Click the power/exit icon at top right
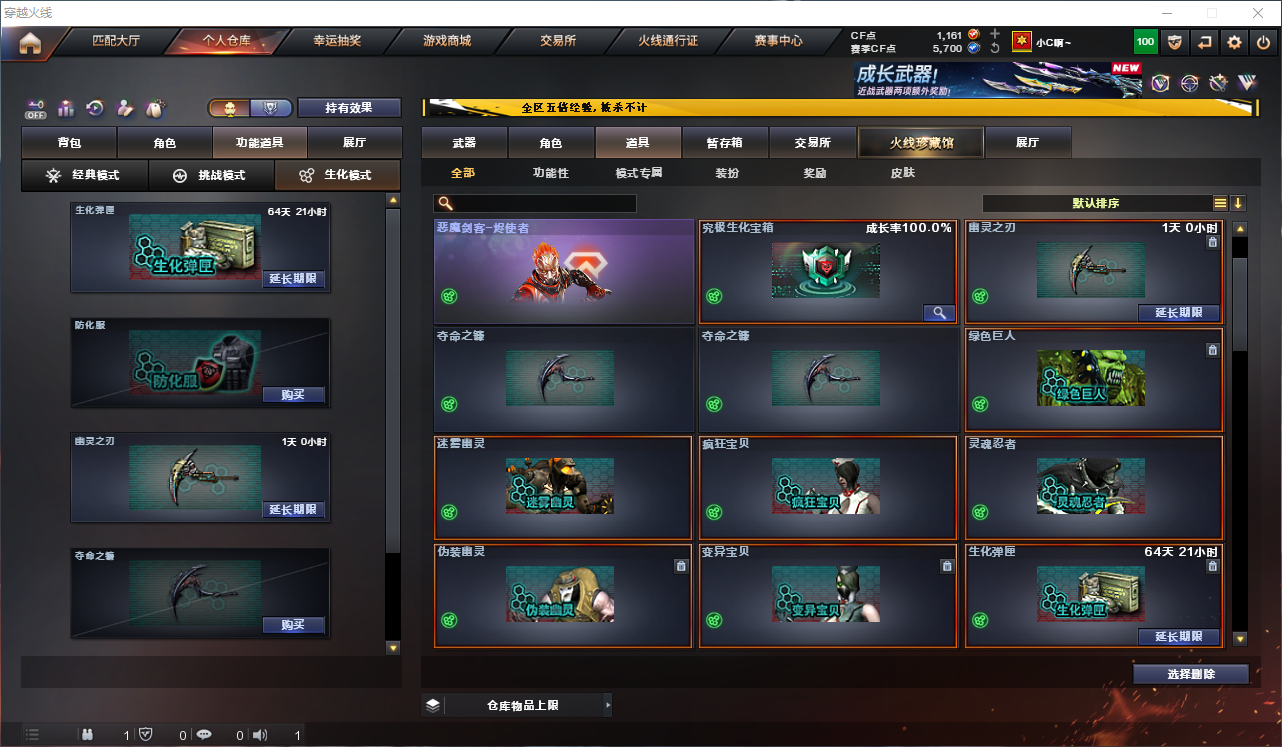This screenshot has width=1282, height=747. (x=1265, y=41)
